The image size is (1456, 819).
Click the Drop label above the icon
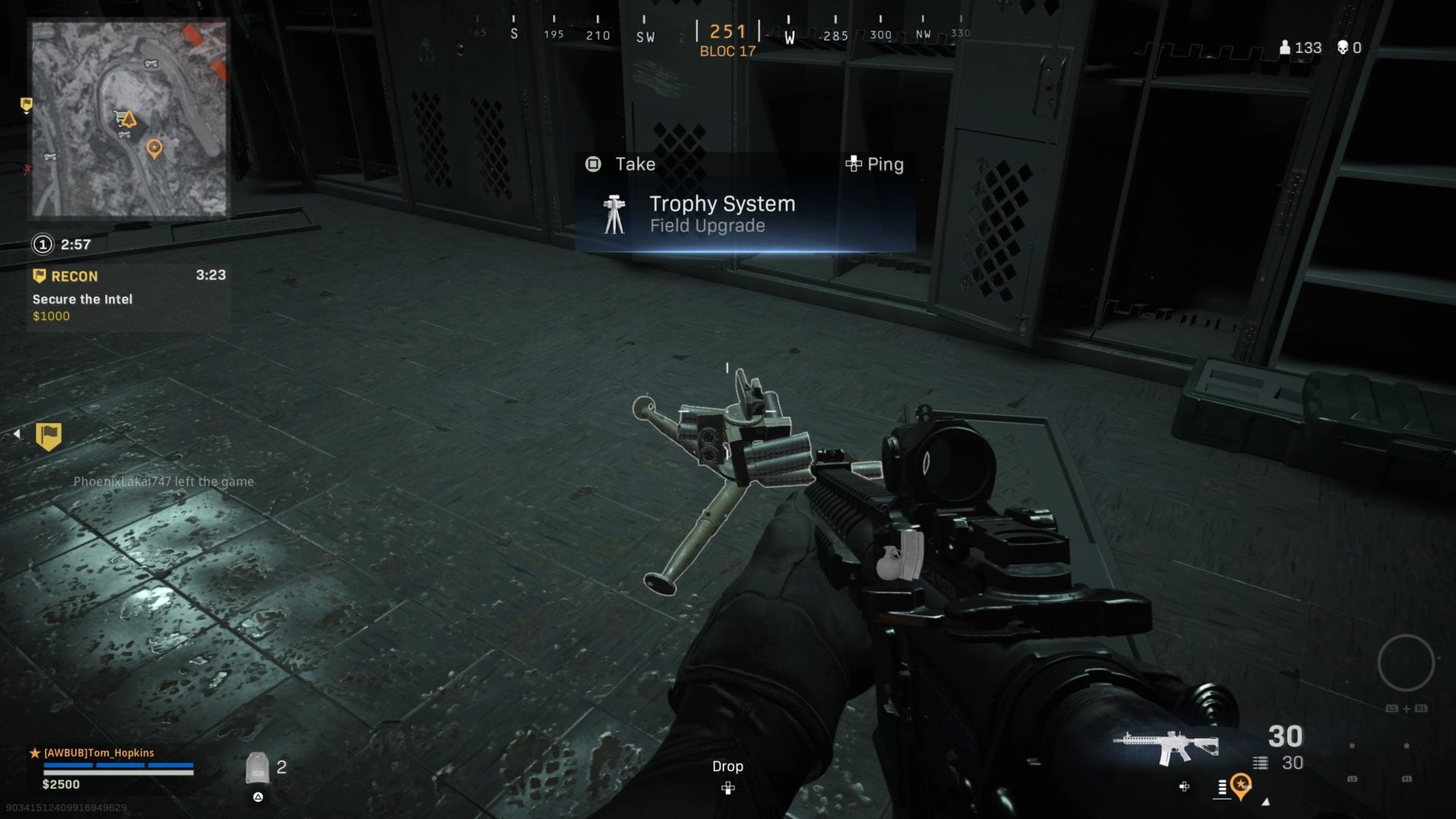[x=728, y=766]
